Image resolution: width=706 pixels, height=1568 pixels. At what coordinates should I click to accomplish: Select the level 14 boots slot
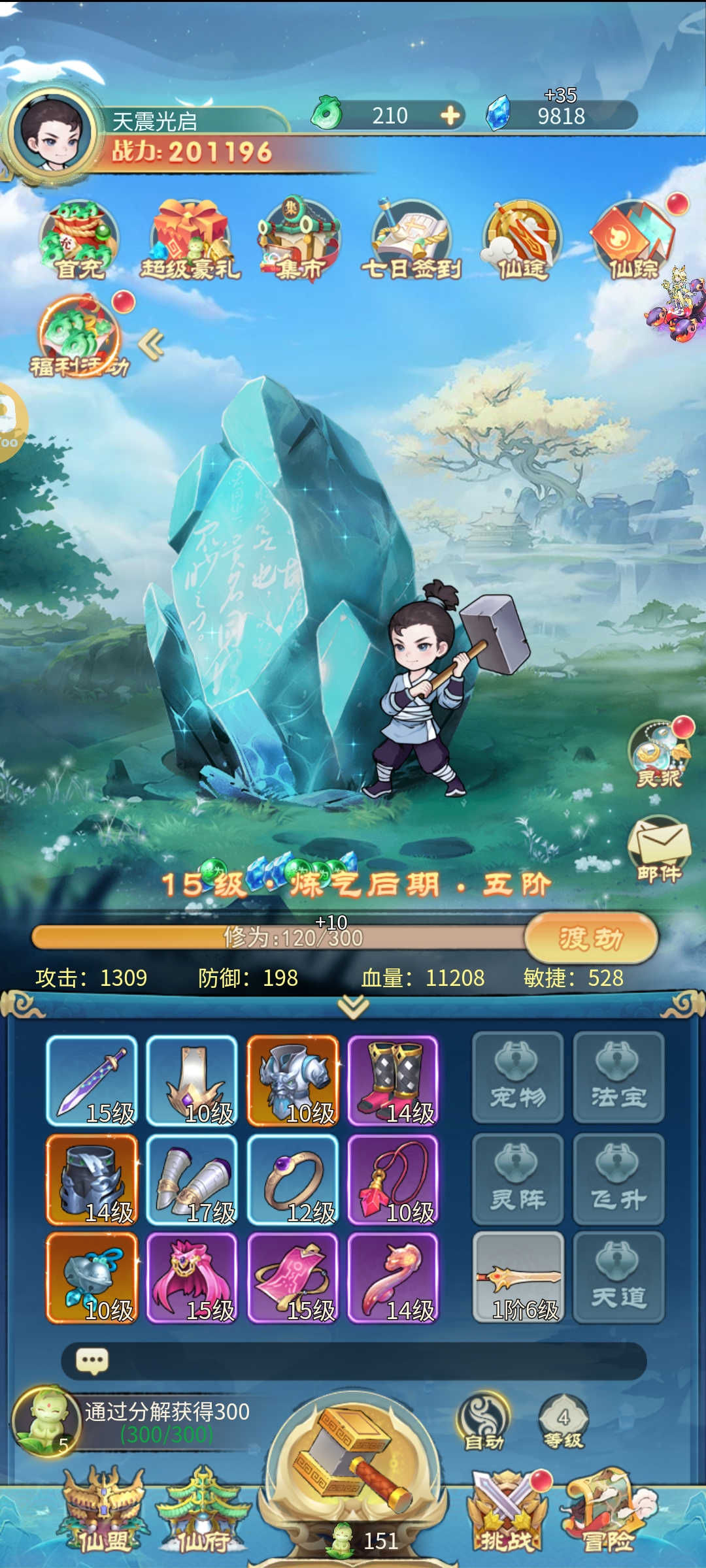[393, 1081]
